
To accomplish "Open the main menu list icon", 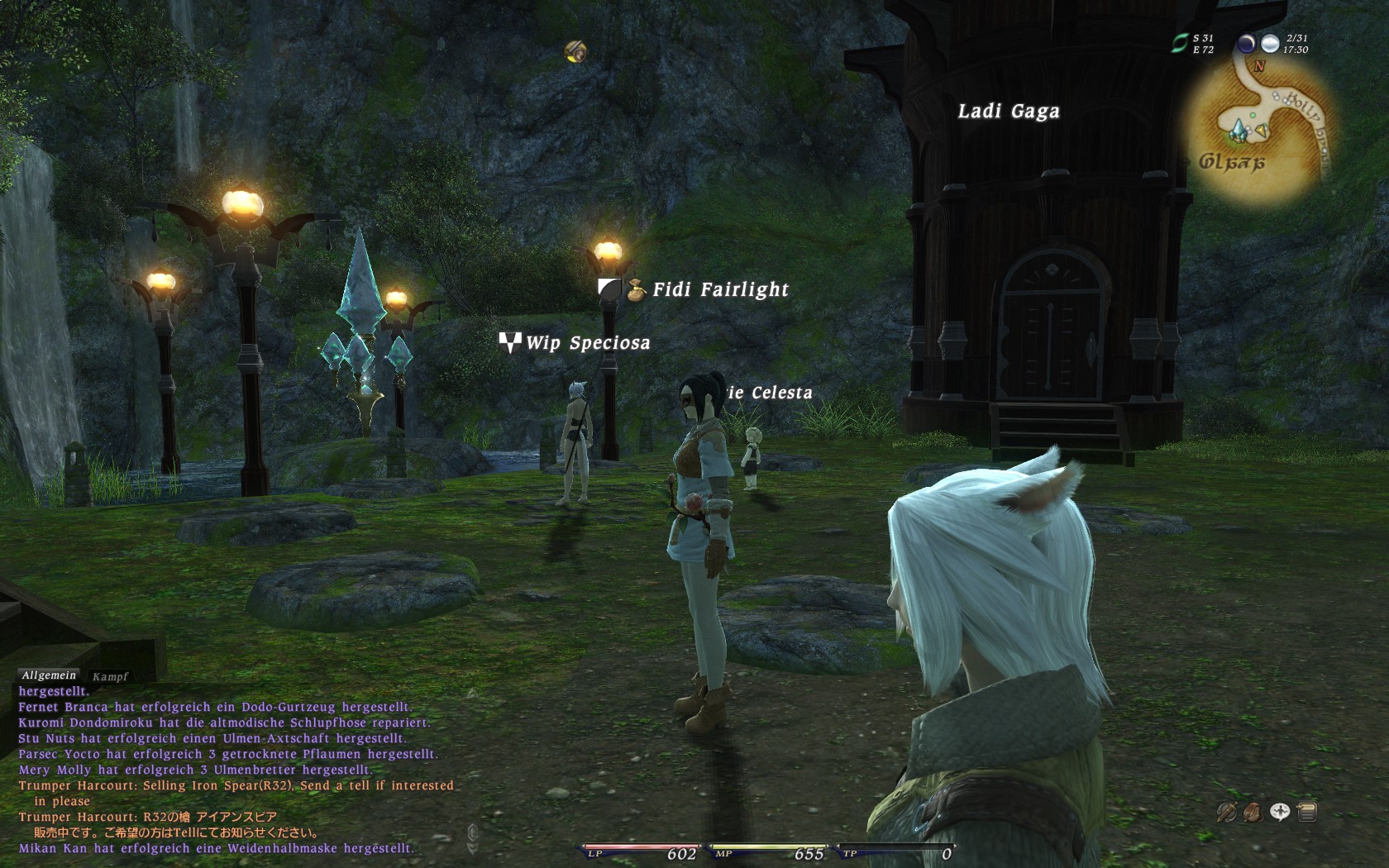I will coord(1307,813).
